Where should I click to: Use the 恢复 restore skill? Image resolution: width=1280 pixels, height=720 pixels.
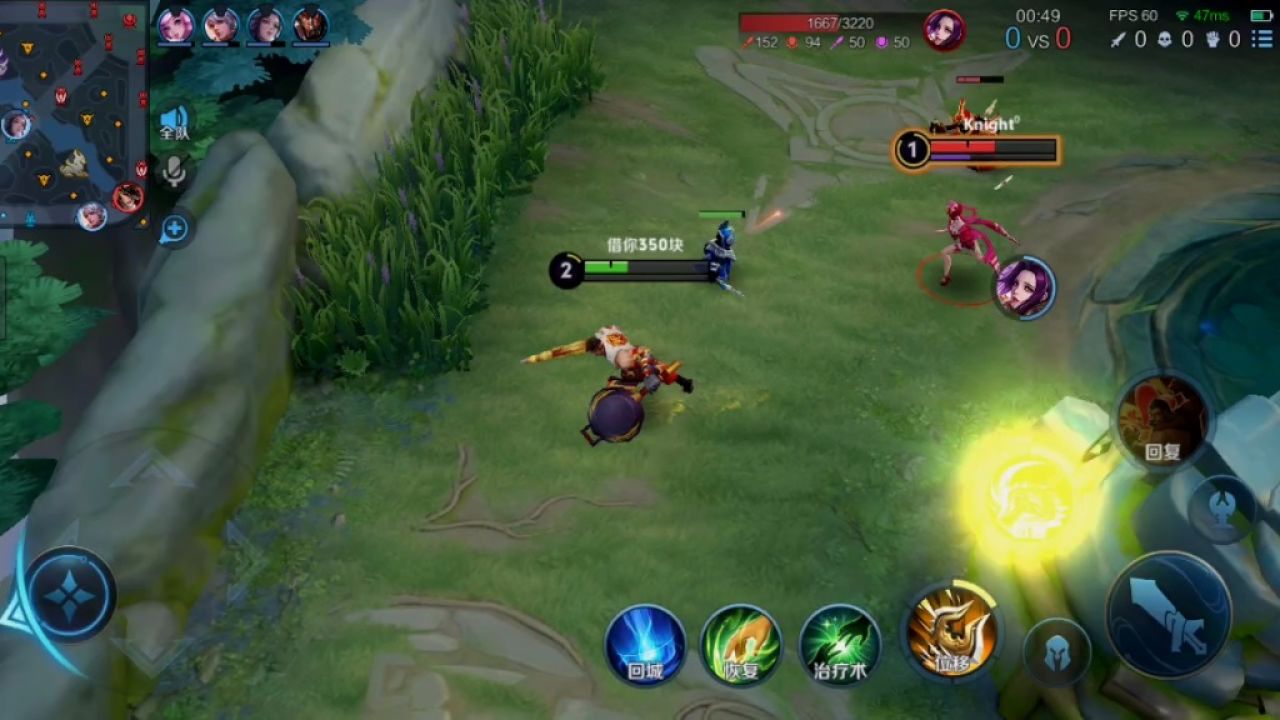coord(741,644)
